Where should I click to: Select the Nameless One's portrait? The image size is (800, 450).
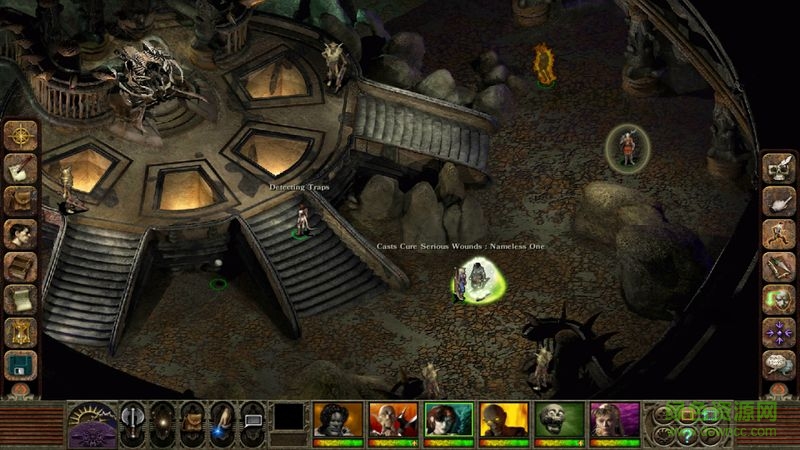(x=337, y=420)
